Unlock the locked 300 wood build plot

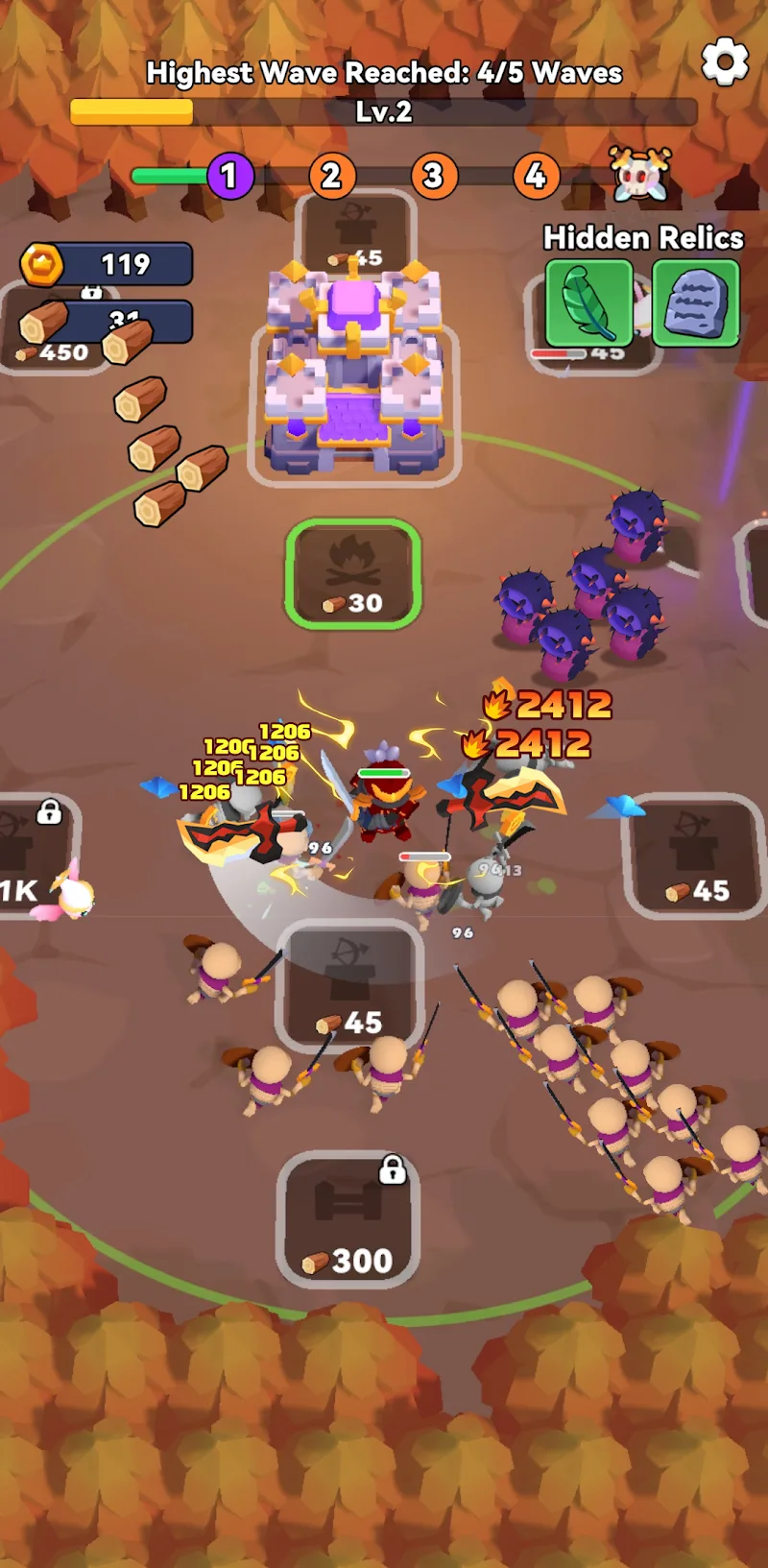coord(348,1218)
